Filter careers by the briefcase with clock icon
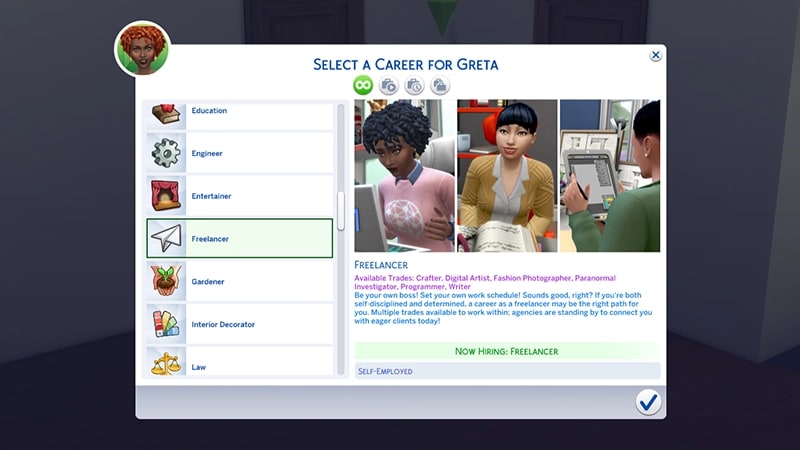Screen dimensions: 800x450 click(x=414, y=86)
